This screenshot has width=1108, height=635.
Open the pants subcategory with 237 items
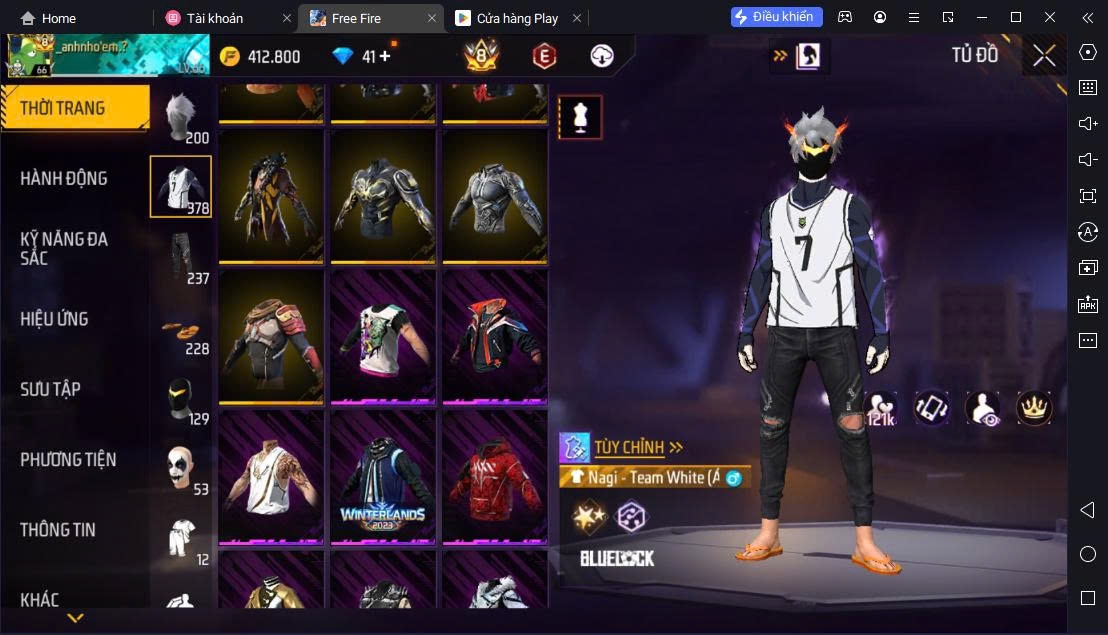[x=181, y=258]
